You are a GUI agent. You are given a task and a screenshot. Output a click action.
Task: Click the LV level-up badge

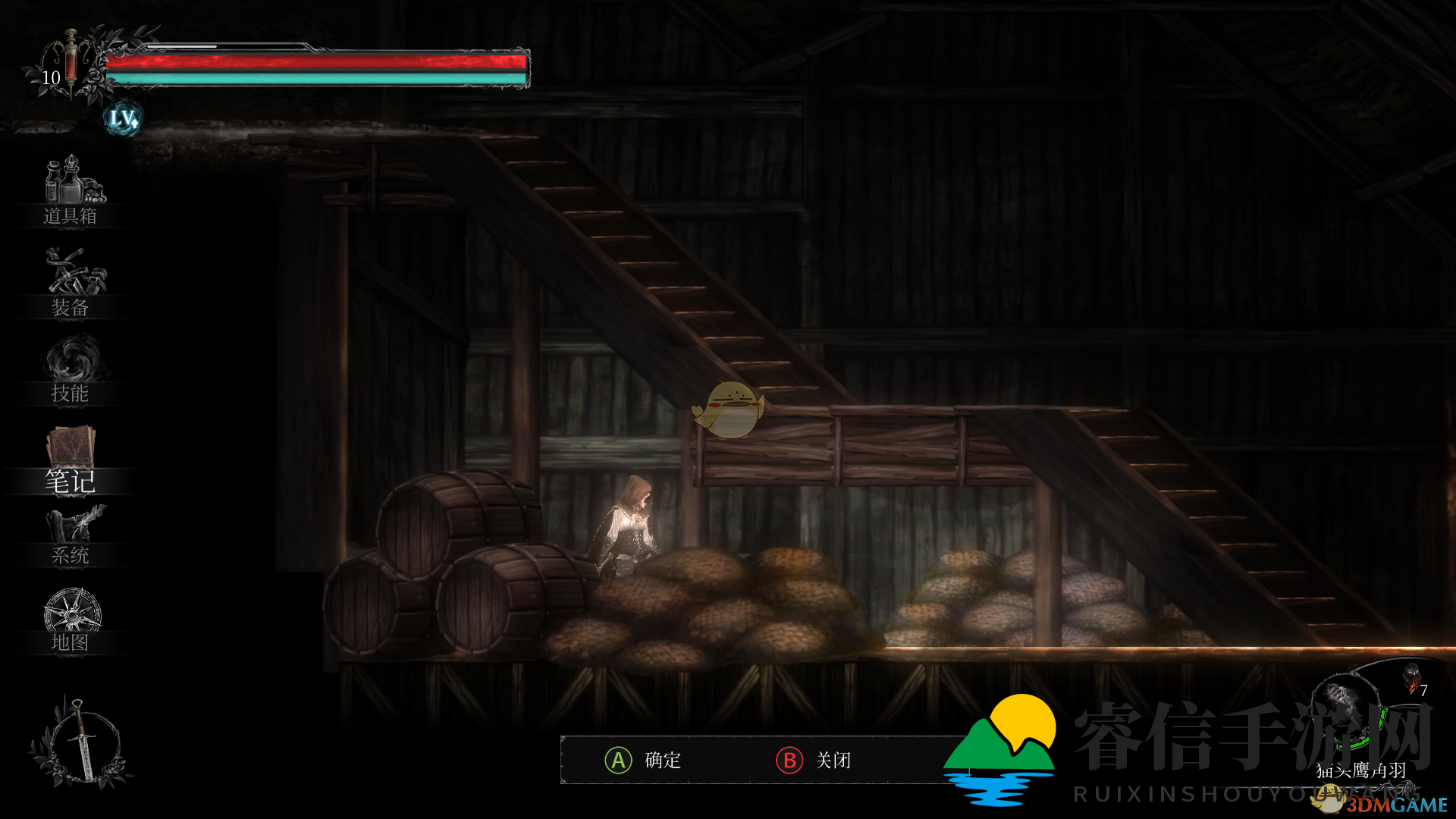(x=122, y=118)
